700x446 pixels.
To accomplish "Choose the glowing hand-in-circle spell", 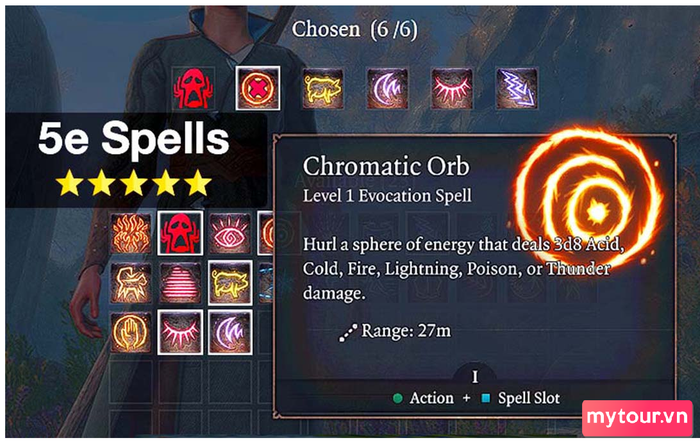I will [132, 331].
